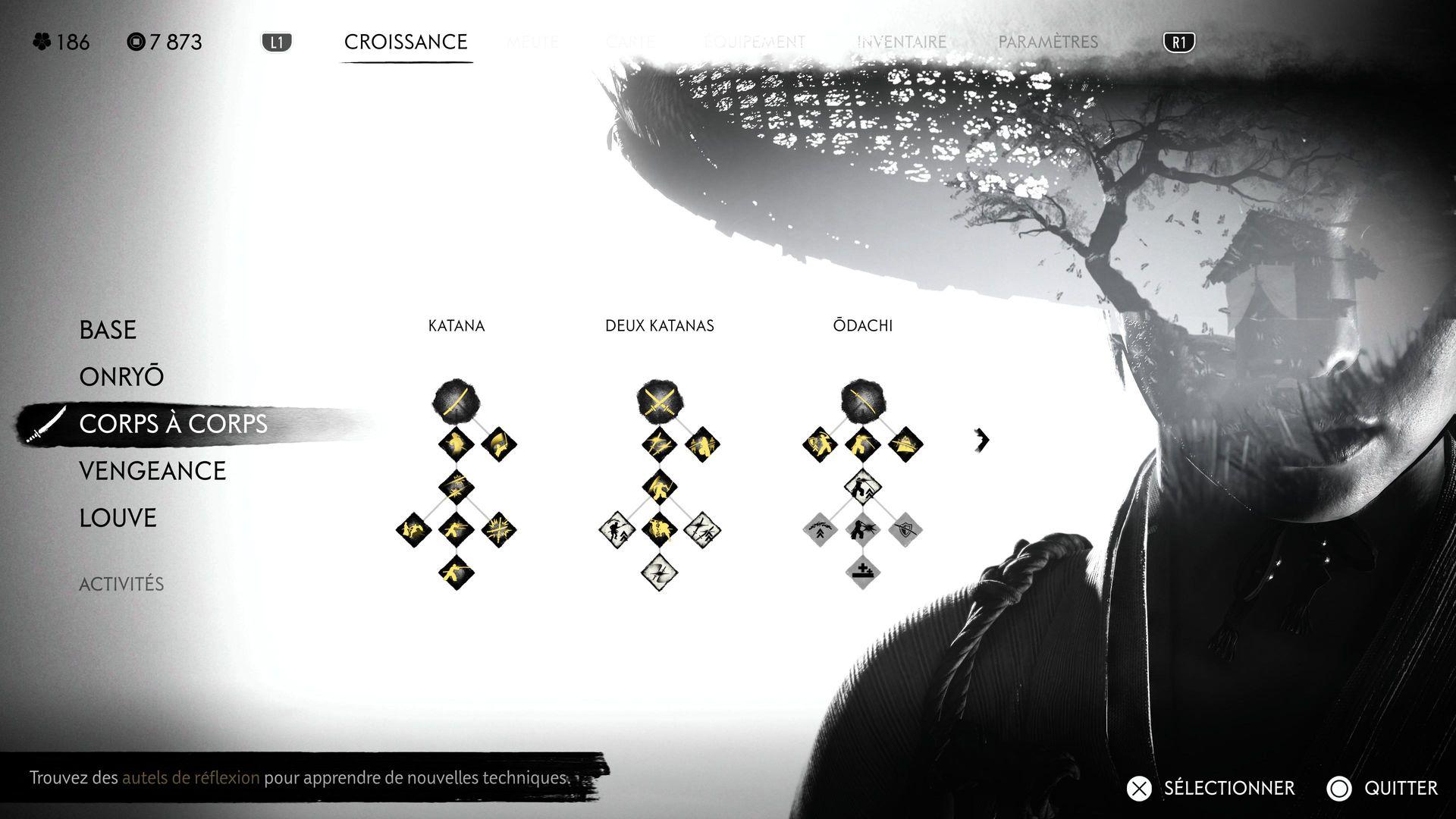
Task: Choose the Base skill category
Action: (108, 330)
